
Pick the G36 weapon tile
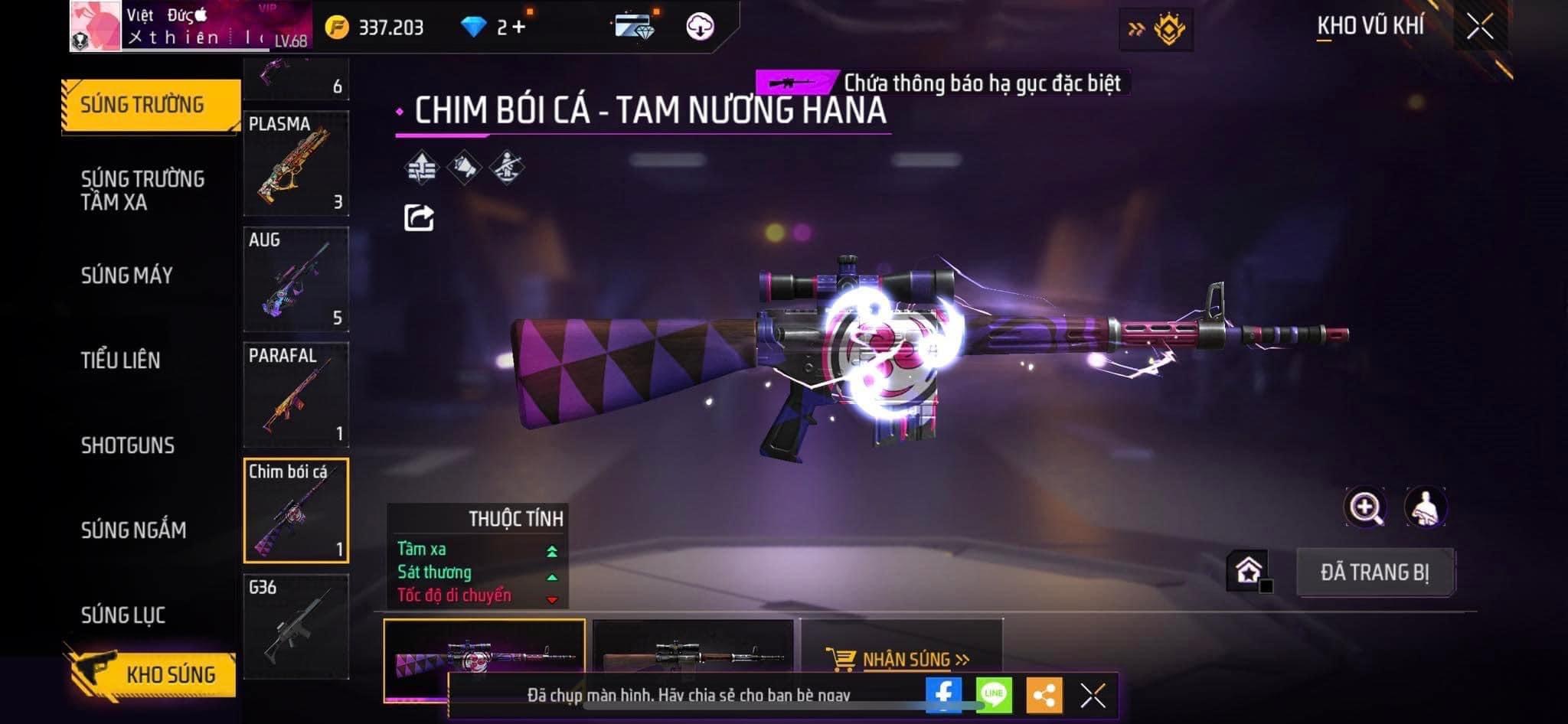click(296, 626)
